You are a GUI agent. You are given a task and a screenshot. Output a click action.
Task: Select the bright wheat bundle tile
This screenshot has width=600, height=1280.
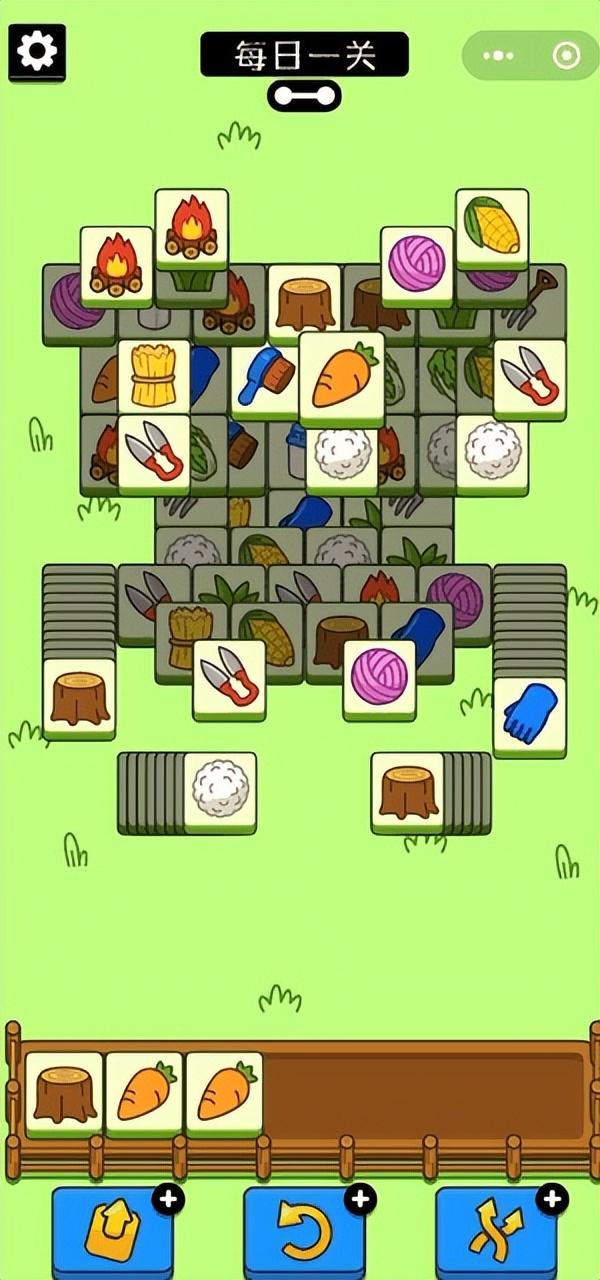(x=154, y=378)
